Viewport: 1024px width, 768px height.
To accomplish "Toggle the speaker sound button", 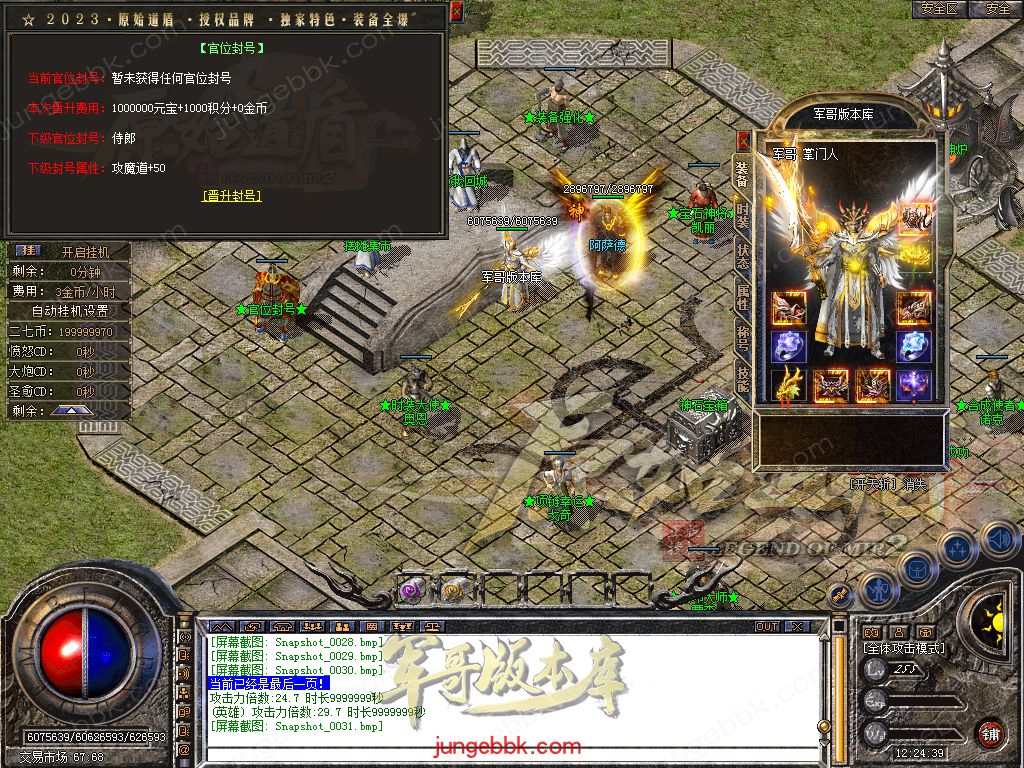I will (x=999, y=541).
